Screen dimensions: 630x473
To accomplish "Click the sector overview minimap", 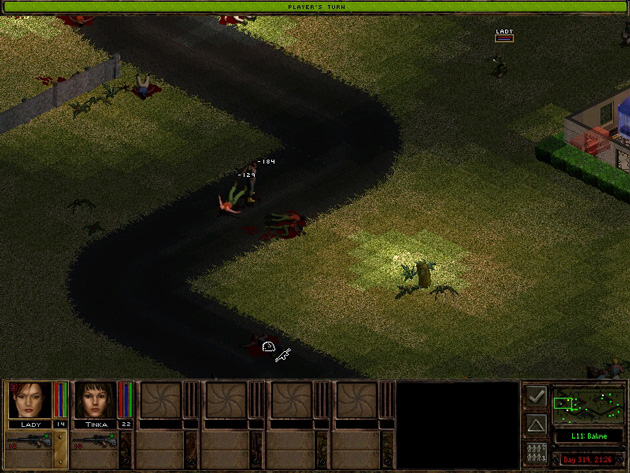I will click(588, 404).
